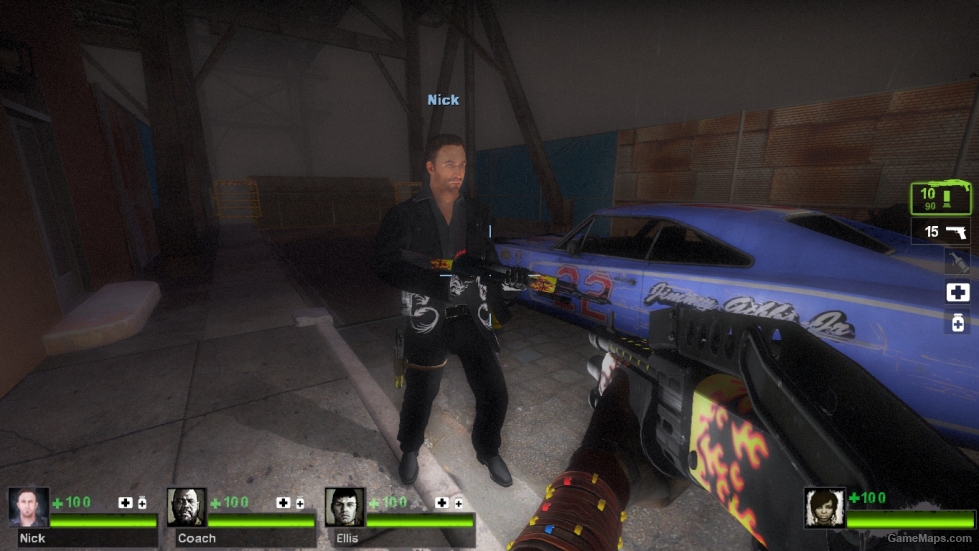
Task: Click Coach's teammate portrait
Action: (x=186, y=507)
